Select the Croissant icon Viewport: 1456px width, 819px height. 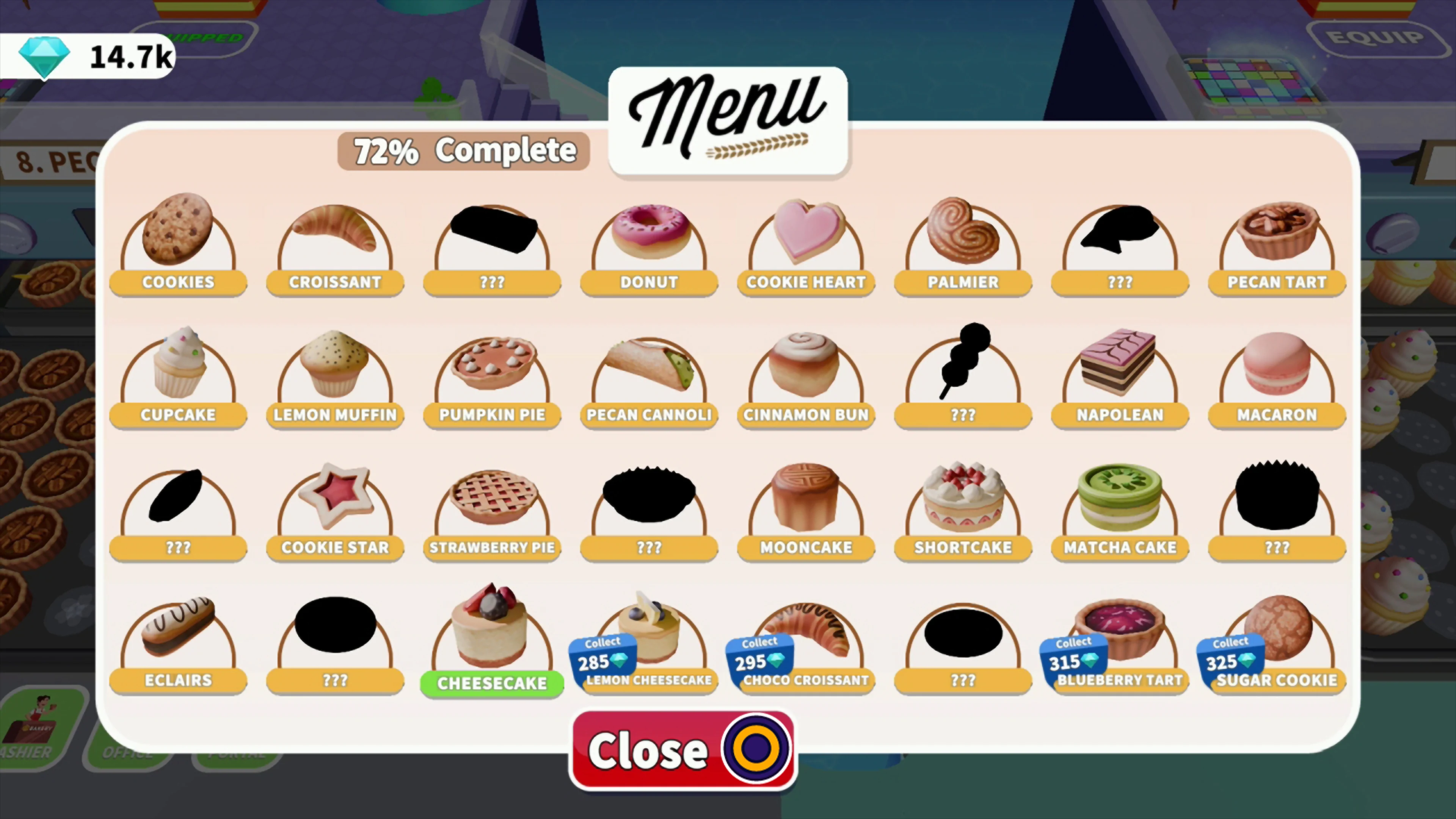point(334,237)
